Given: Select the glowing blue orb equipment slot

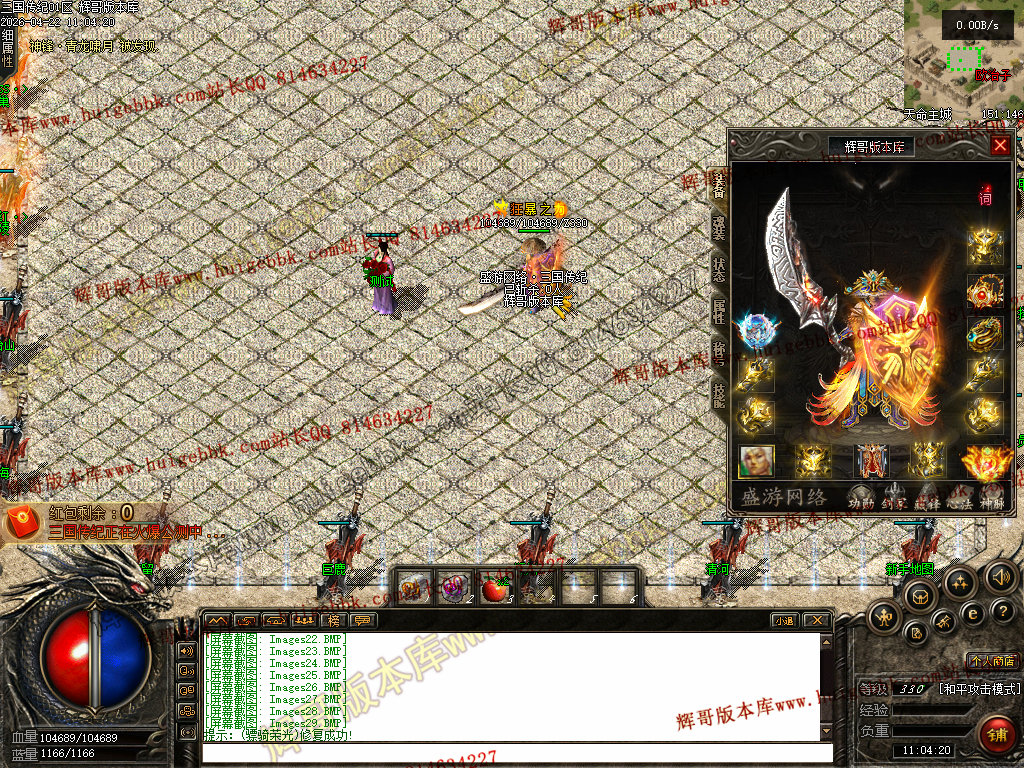Looking at the screenshot, I should coord(756,331).
